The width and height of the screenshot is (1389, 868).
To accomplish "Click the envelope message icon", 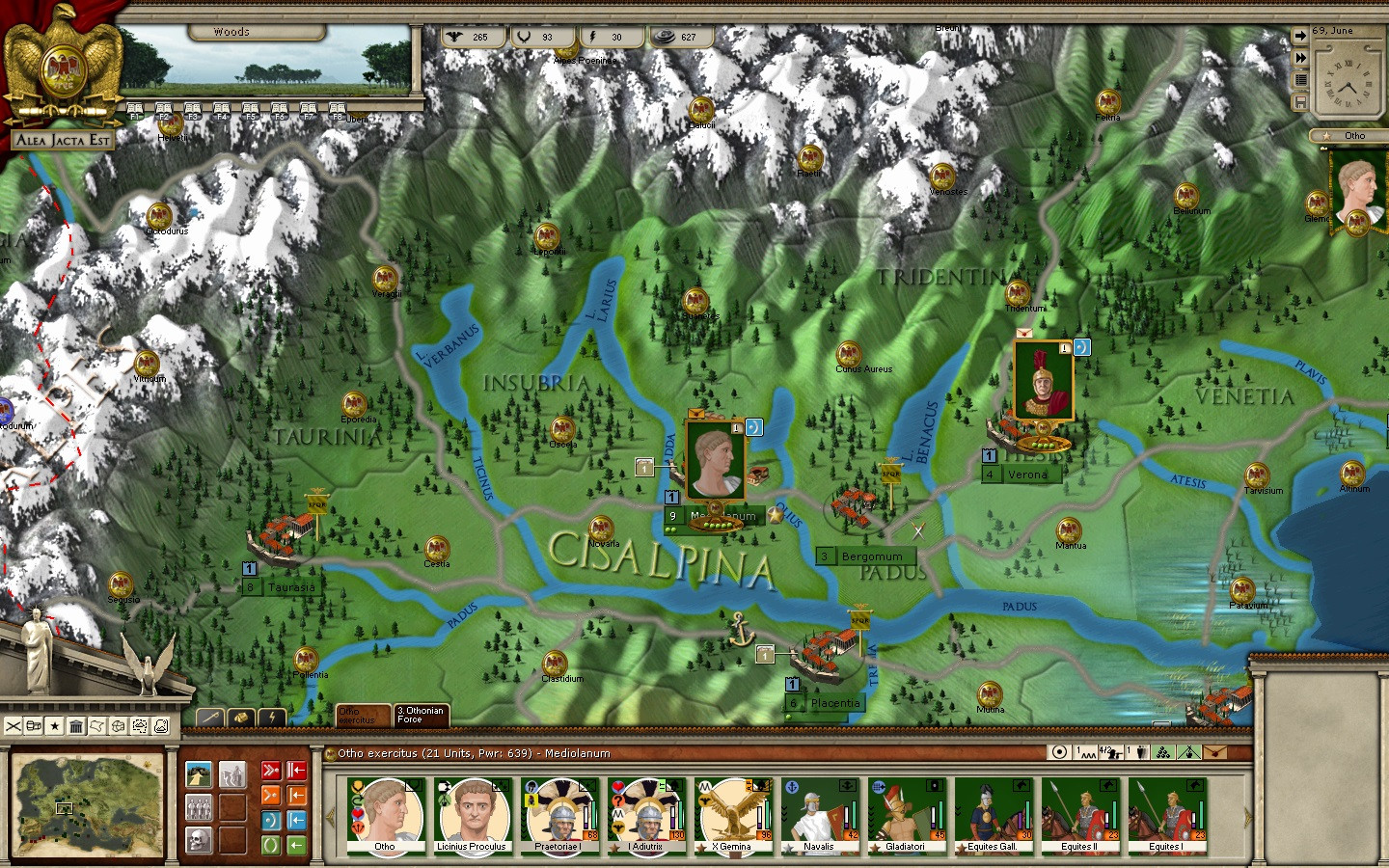I will pos(1214,752).
